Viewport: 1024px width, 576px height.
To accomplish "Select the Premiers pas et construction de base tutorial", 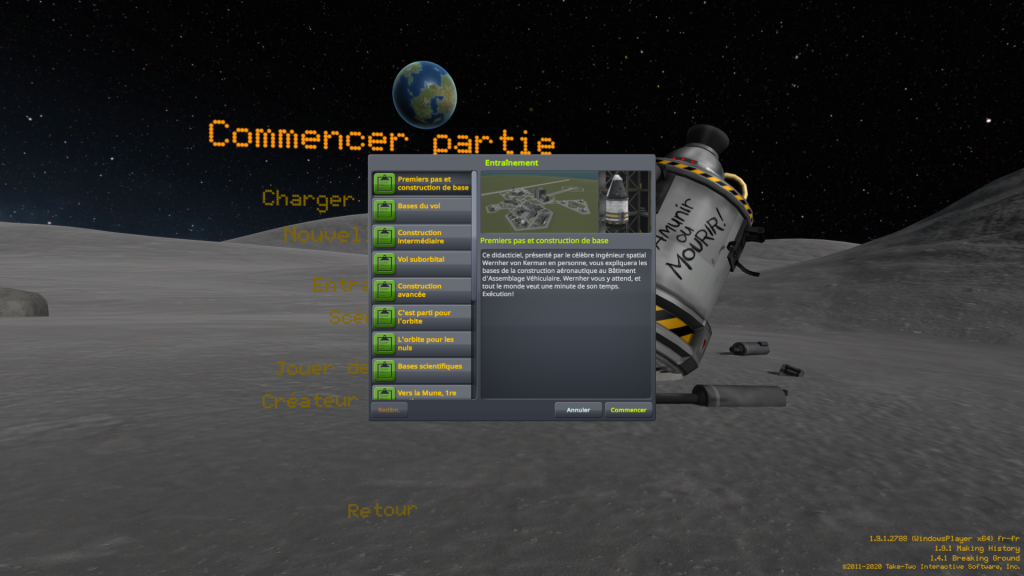I will (423, 183).
